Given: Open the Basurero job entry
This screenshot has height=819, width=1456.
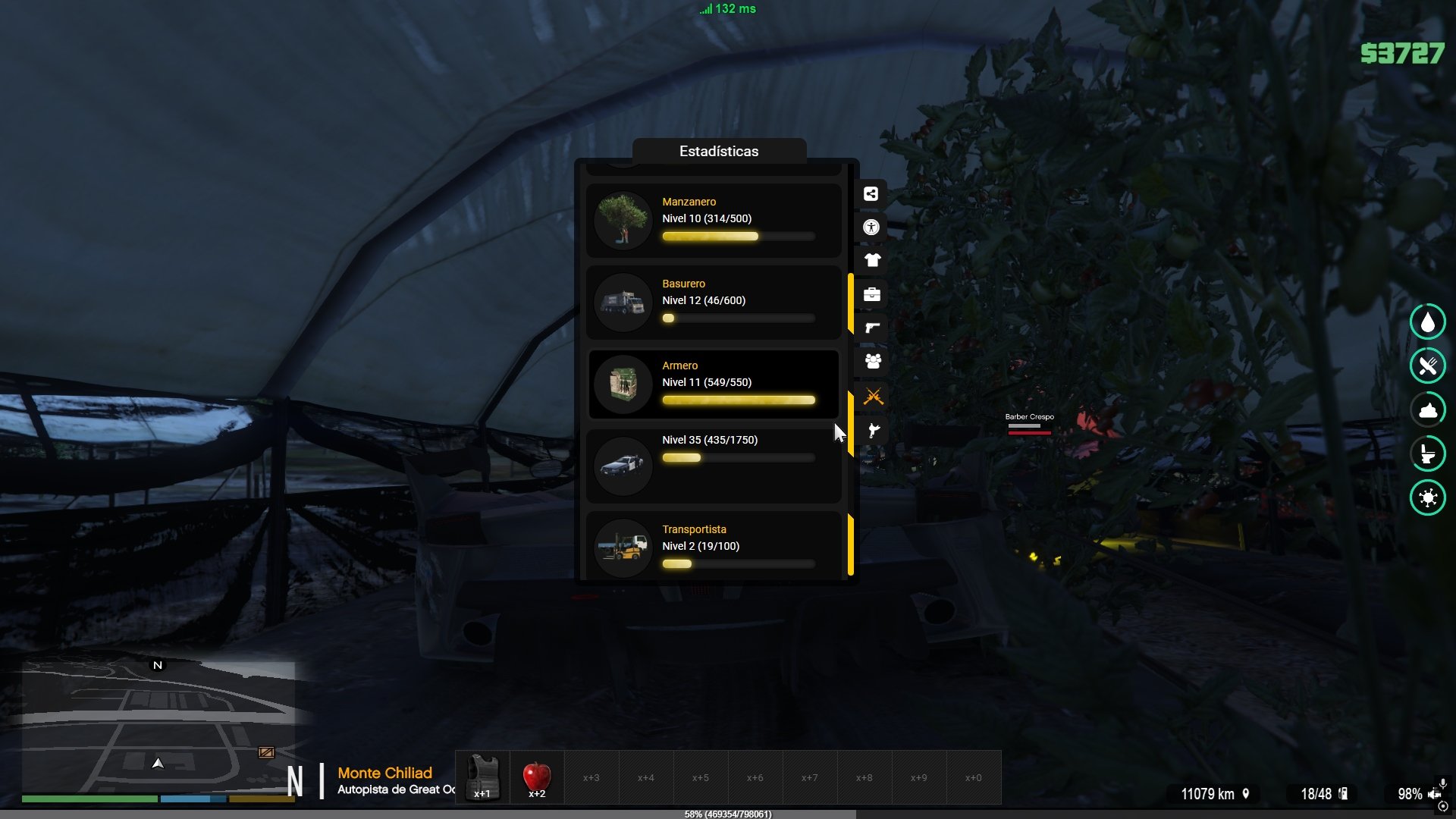Looking at the screenshot, I should 713,302.
